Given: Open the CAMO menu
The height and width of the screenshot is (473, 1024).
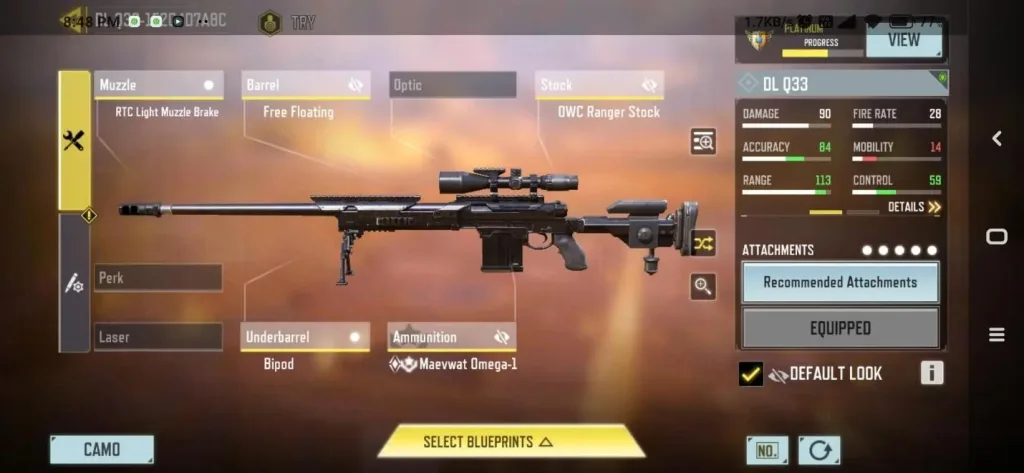Looking at the screenshot, I should pos(102,449).
